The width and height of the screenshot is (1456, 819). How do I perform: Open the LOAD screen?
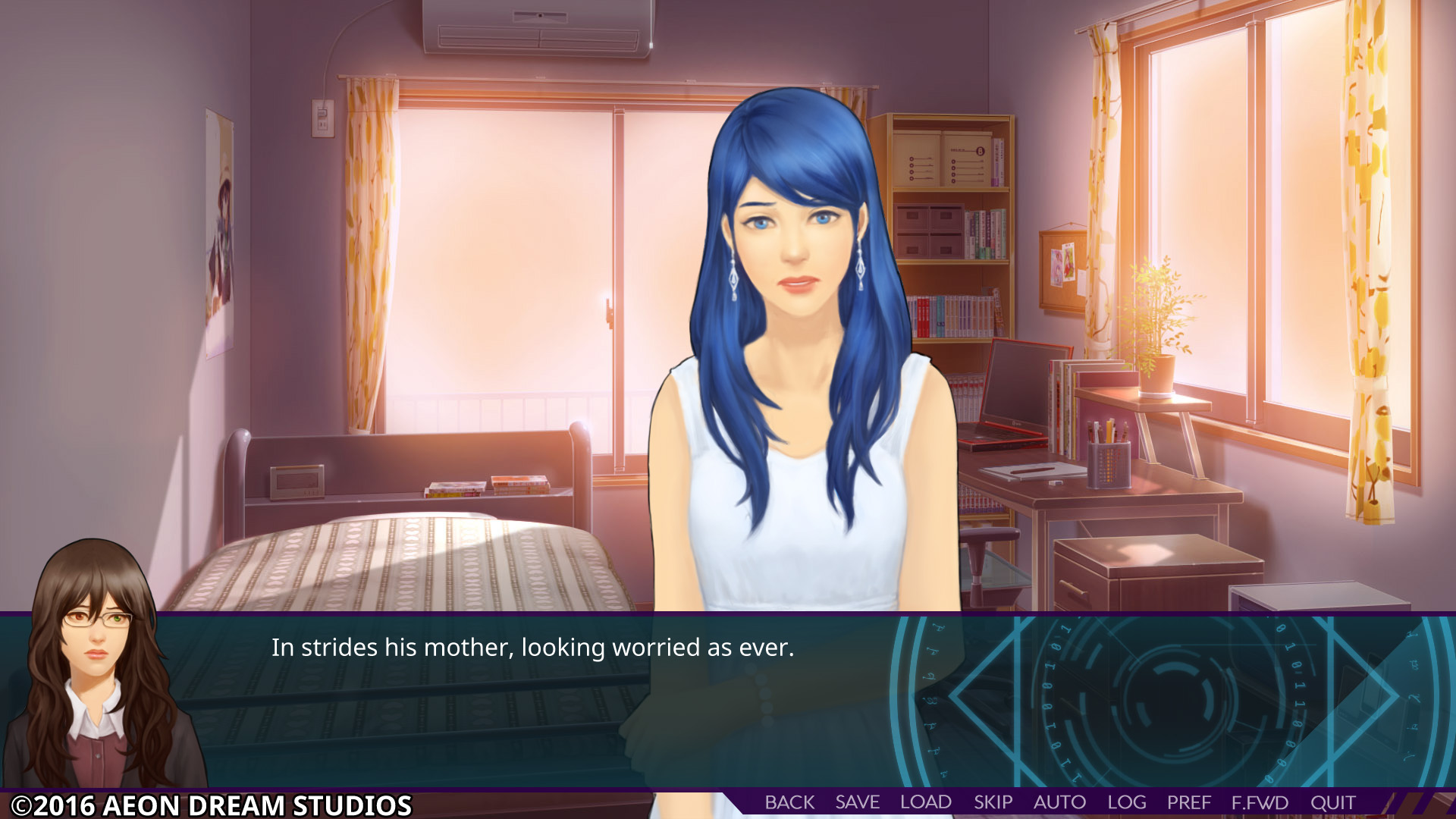pos(924,802)
